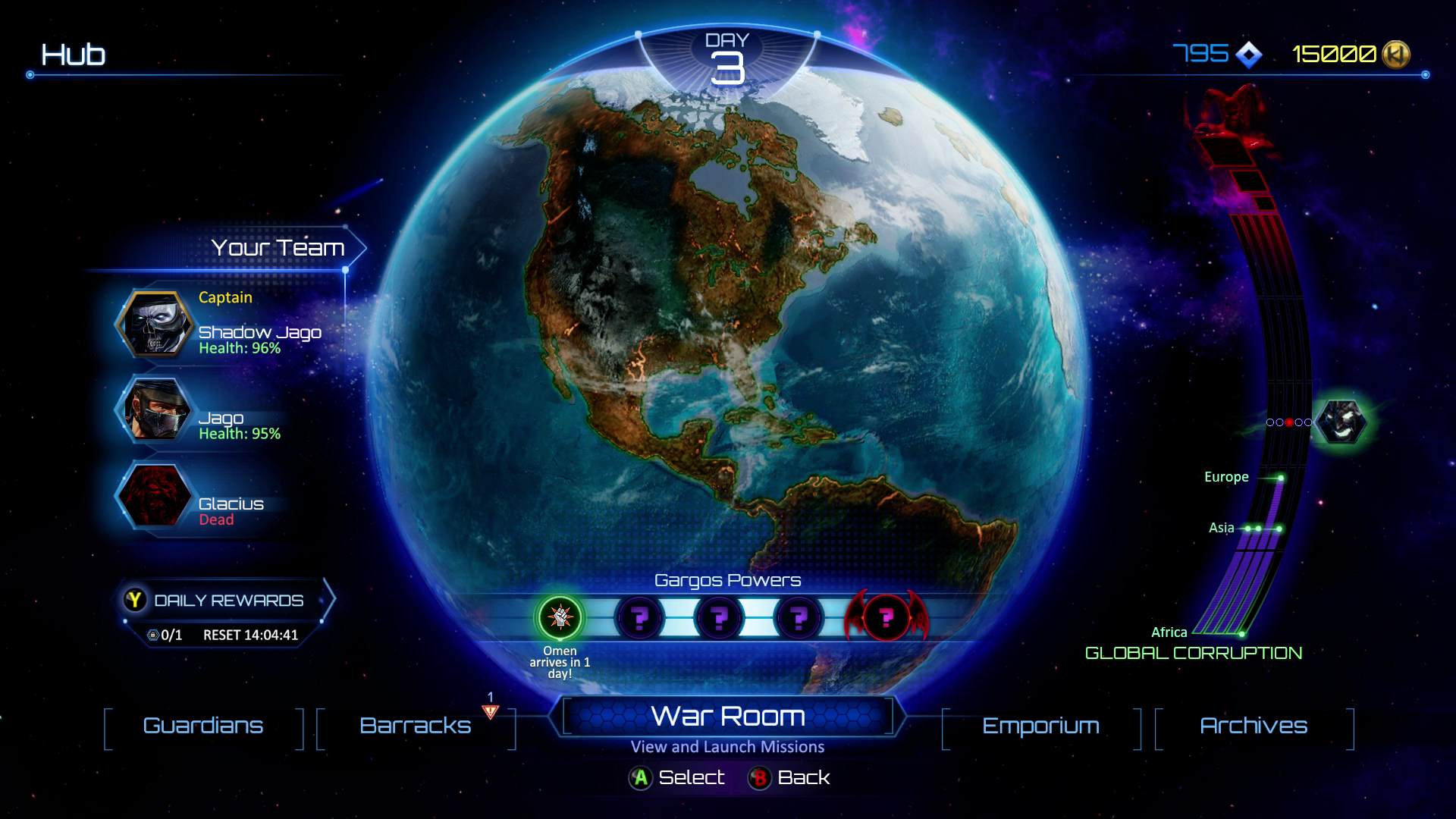
Task: Go to the Barracks
Action: coord(416,726)
